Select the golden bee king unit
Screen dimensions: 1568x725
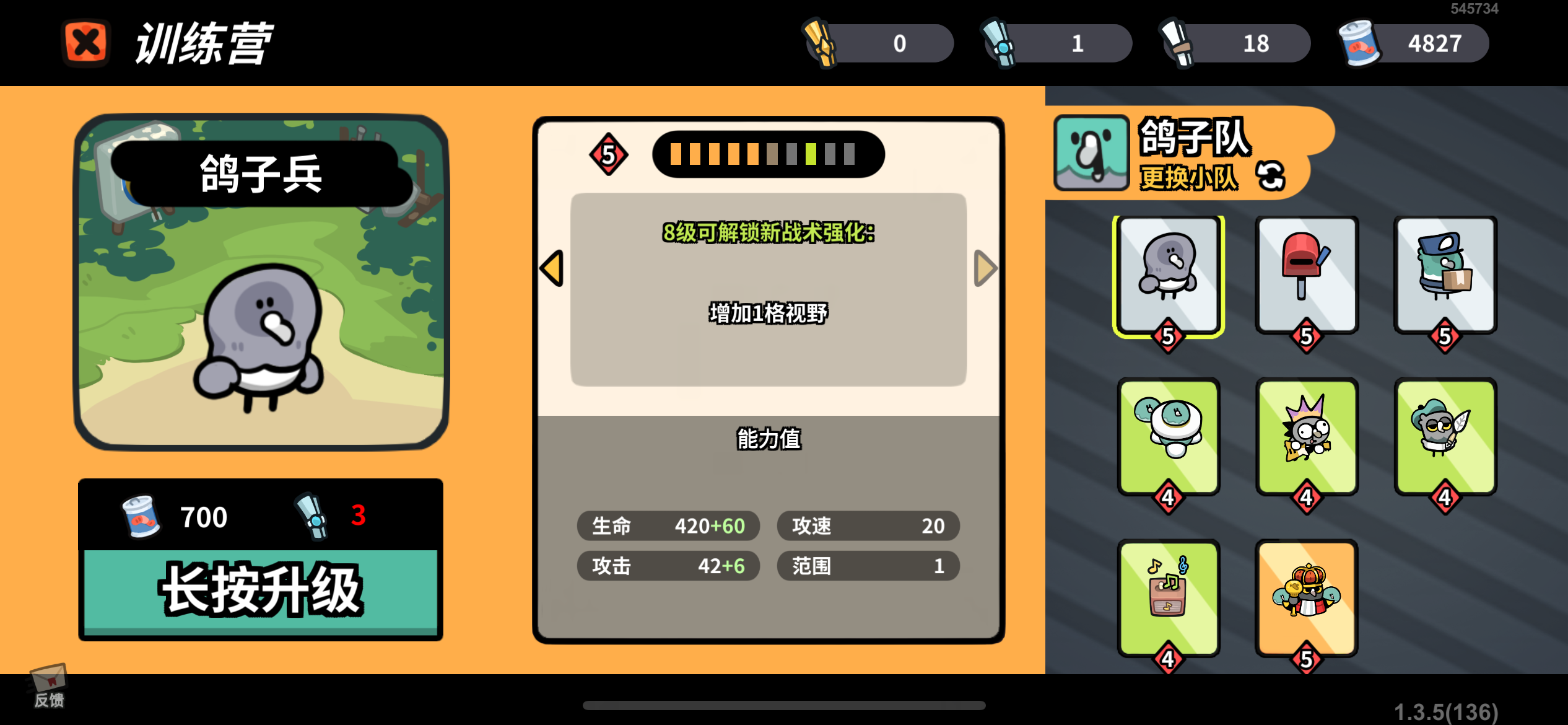pyautogui.click(x=1307, y=597)
